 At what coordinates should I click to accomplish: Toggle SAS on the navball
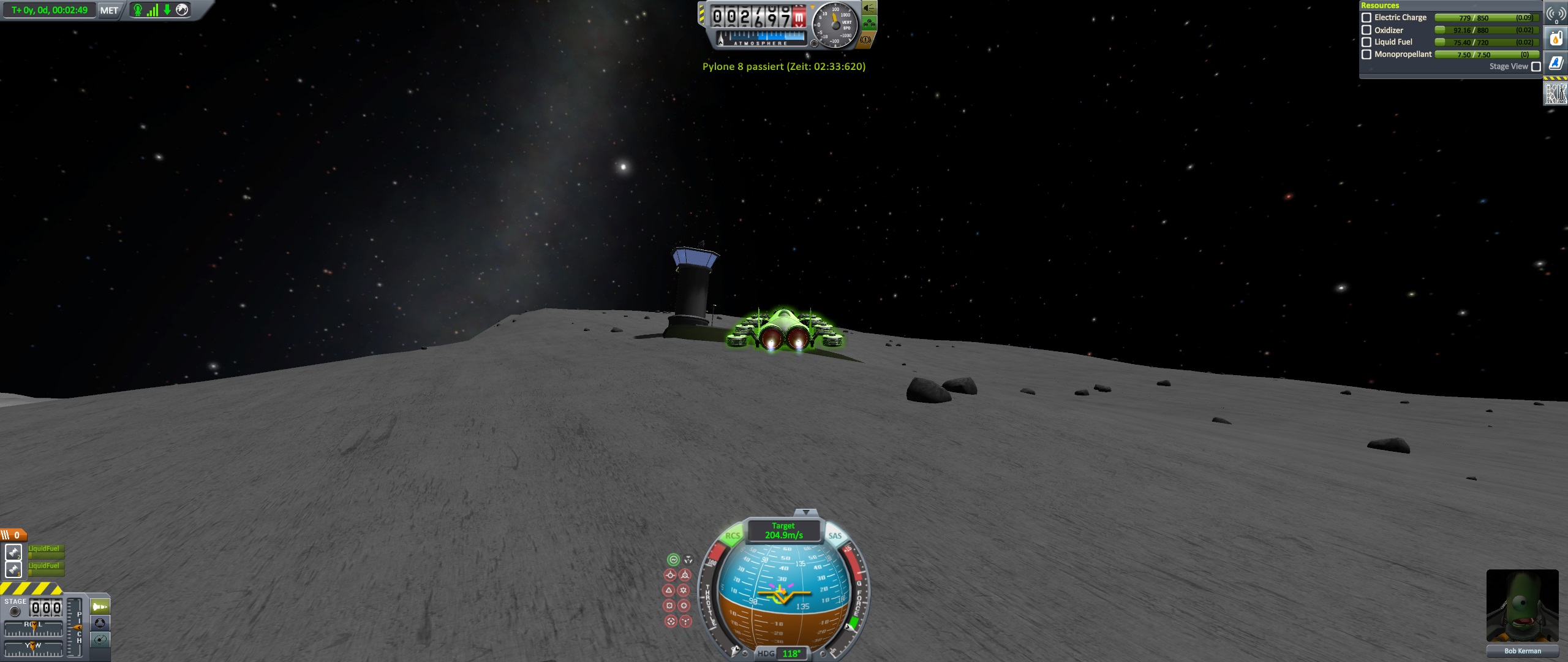(835, 536)
